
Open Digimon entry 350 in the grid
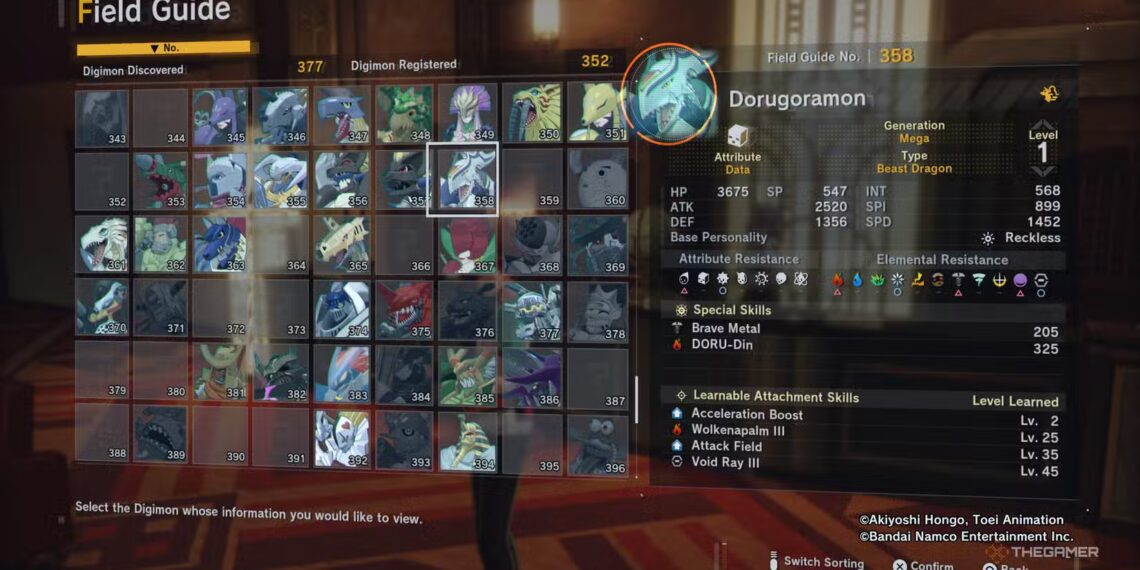point(531,113)
